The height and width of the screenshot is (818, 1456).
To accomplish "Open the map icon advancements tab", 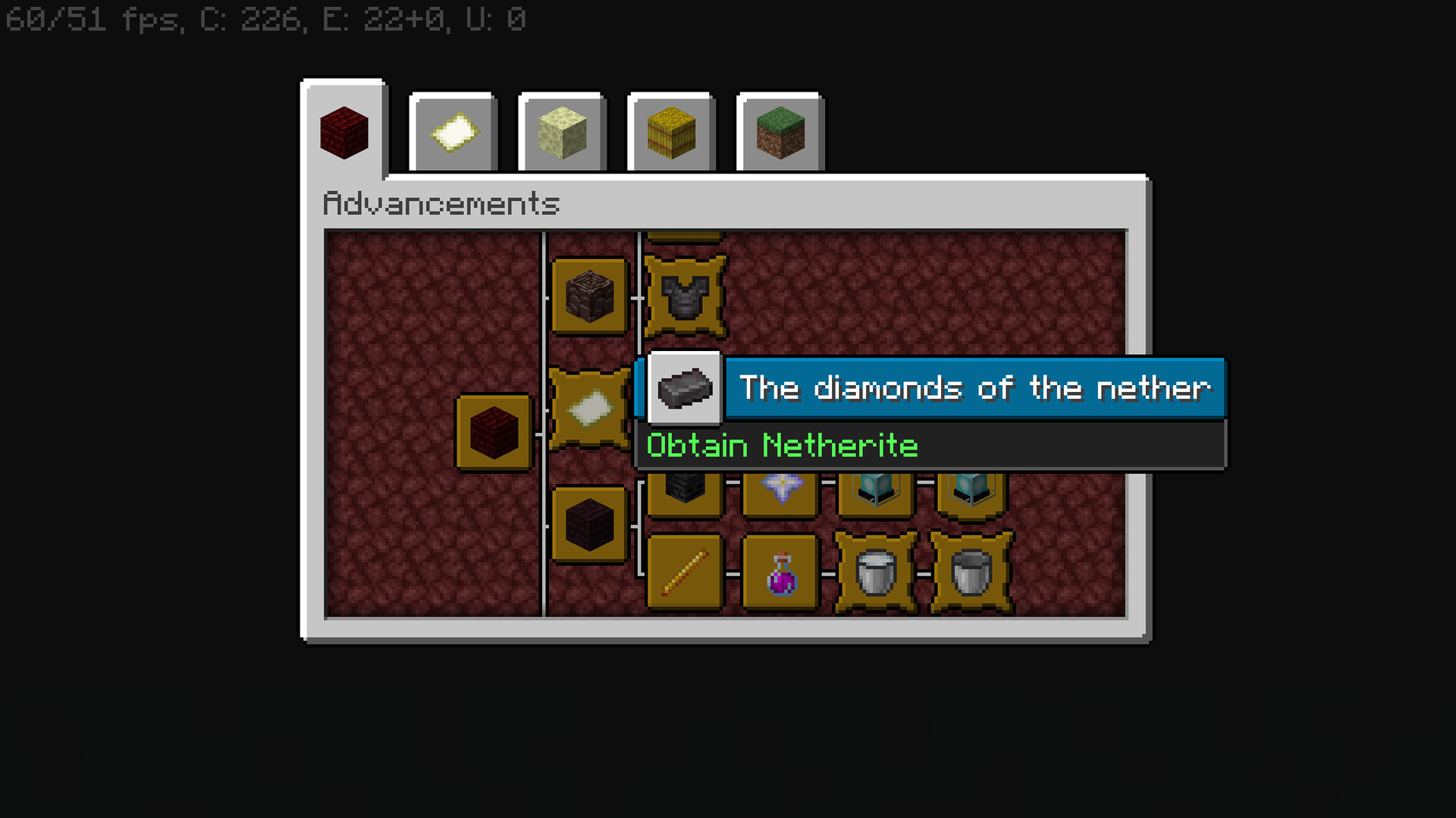I will click(x=453, y=133).
